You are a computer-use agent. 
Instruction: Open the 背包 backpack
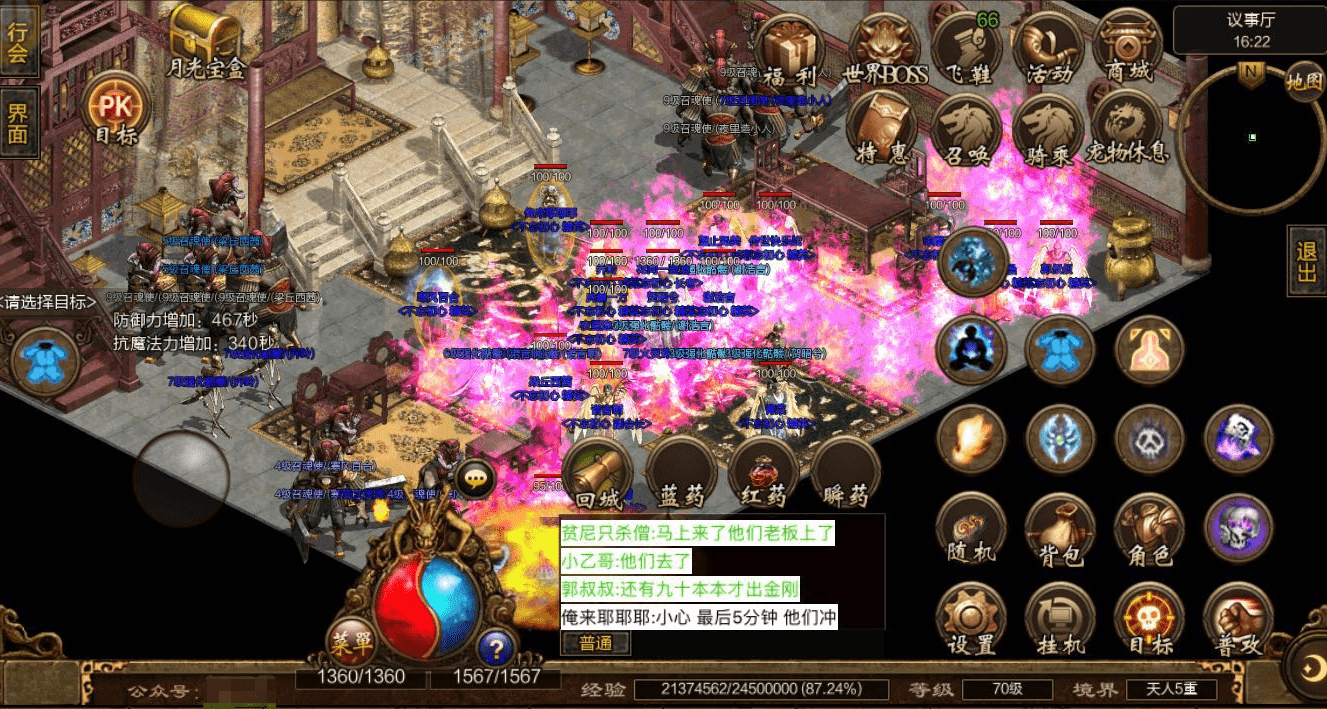pos(1060,530)
